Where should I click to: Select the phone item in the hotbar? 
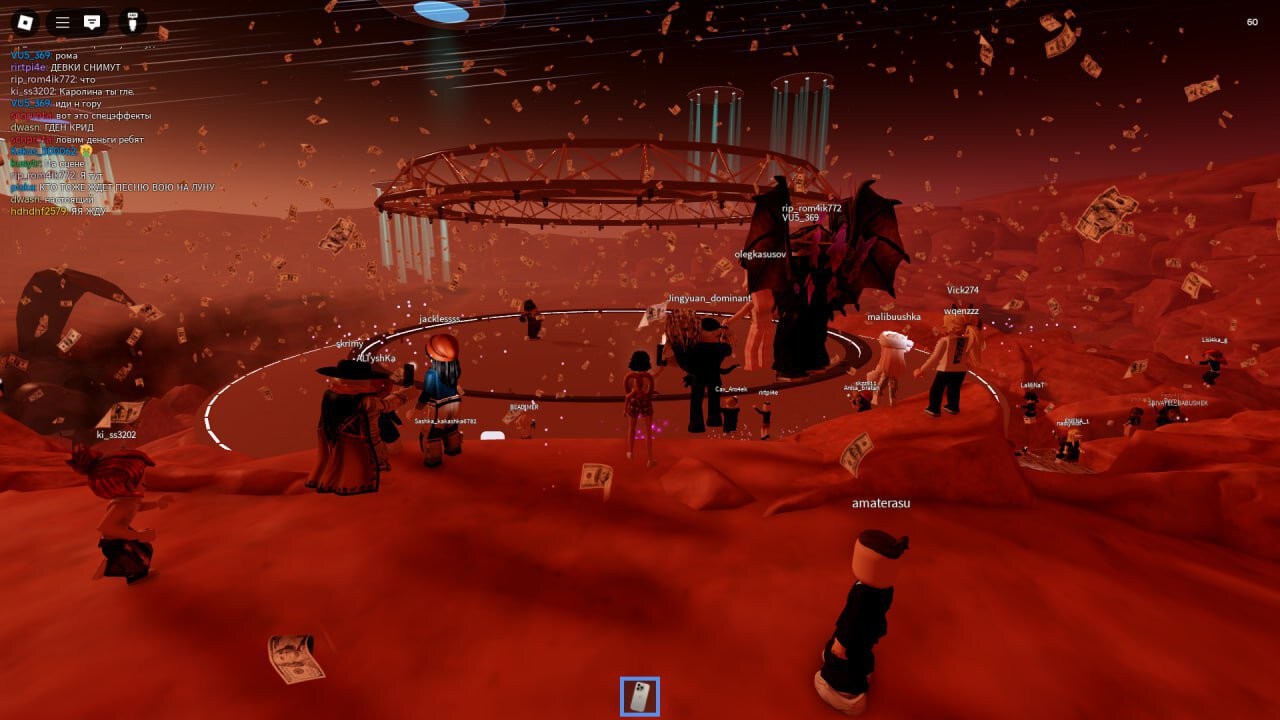(640, 696)
